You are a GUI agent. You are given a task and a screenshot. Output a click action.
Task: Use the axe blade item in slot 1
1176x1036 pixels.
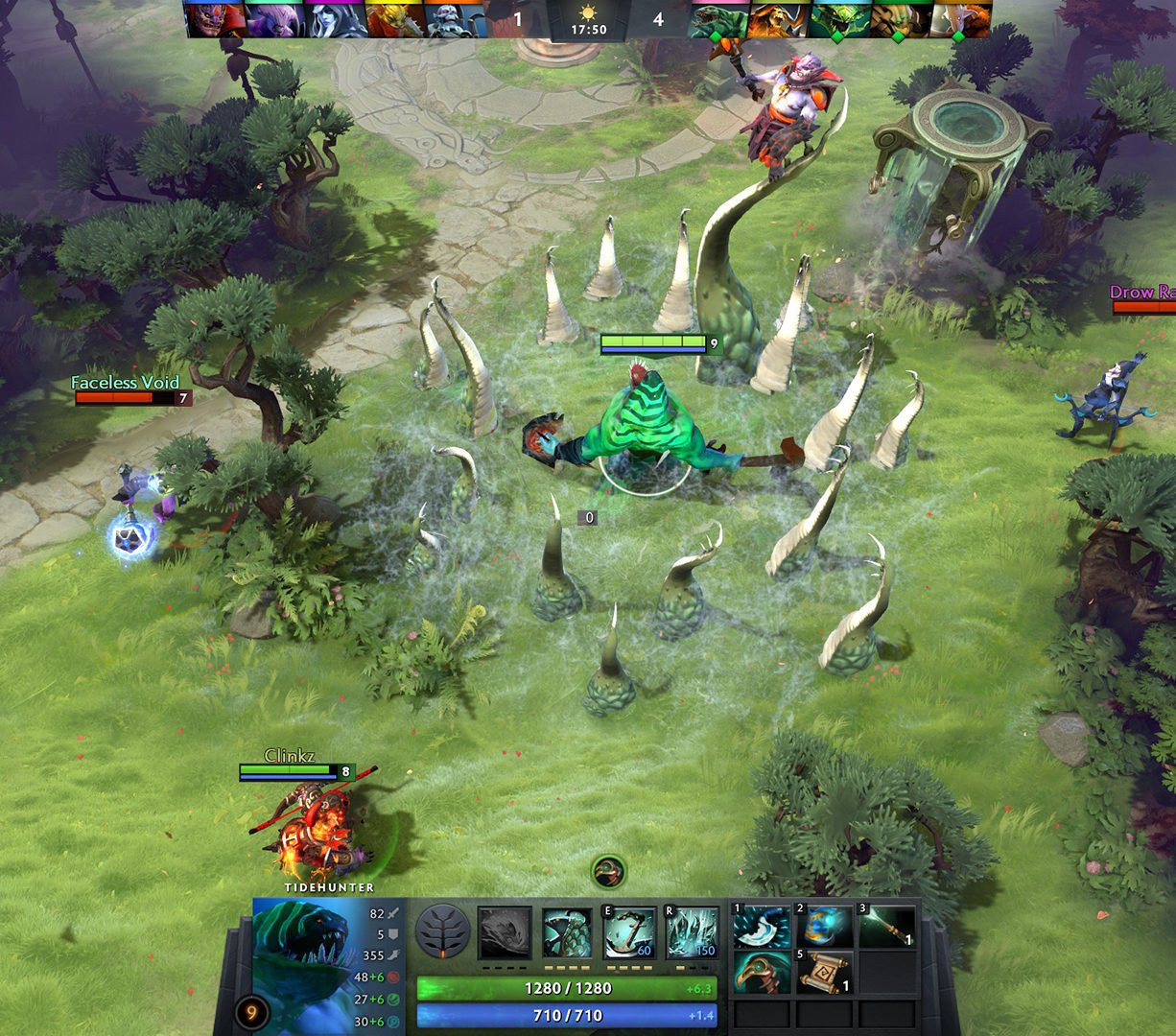(762, 928)
